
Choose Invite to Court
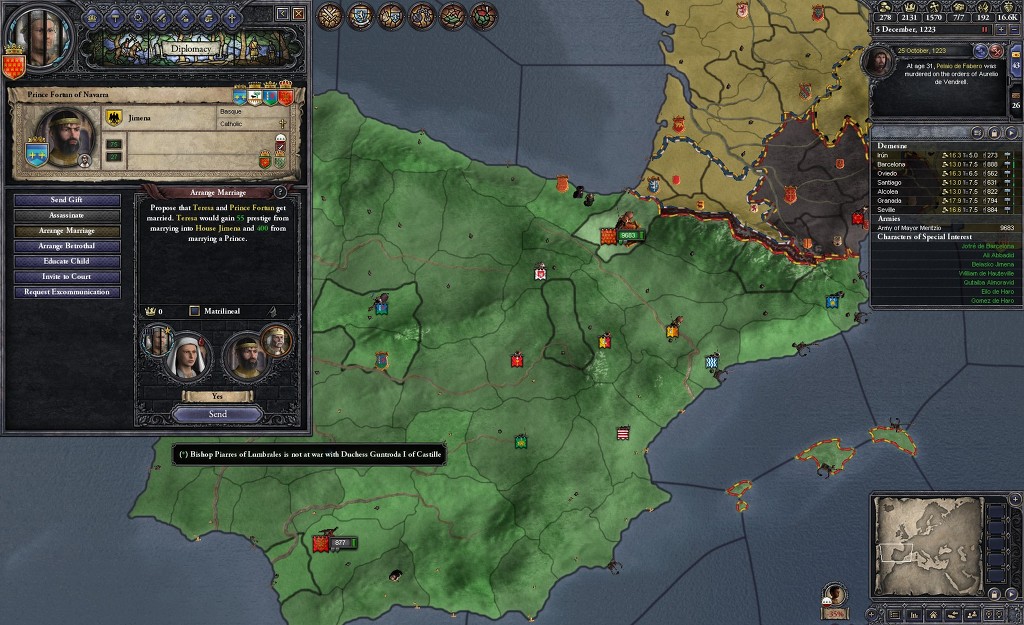pyautogui.click(x=67, y=276)
